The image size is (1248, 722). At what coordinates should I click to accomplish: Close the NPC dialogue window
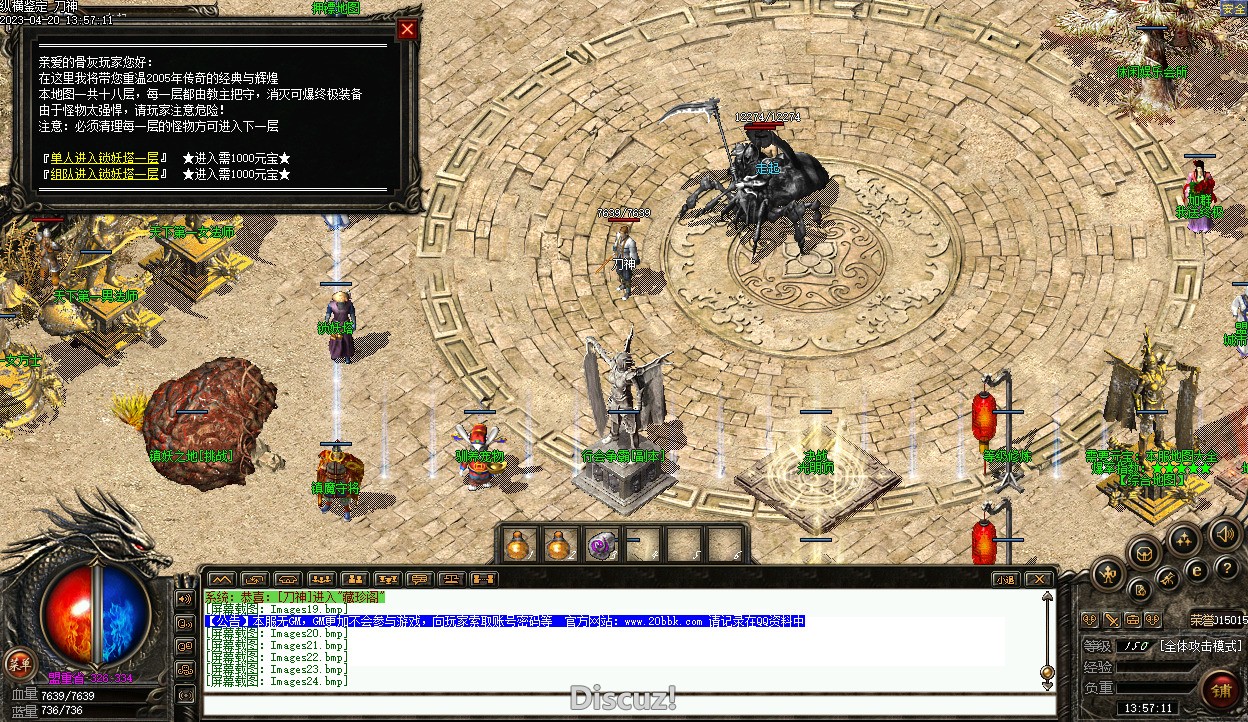407,29
